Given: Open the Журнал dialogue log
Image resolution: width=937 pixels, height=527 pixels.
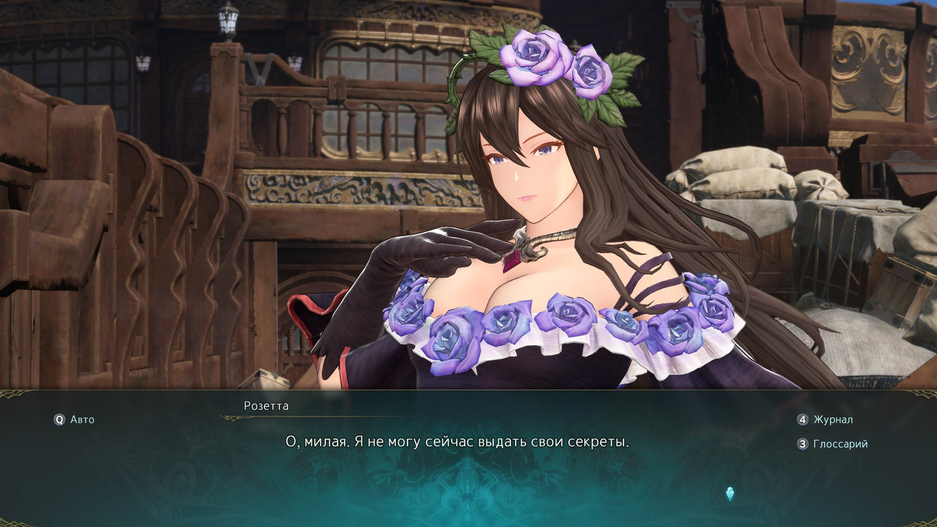Looking at the screenshot, I should 831,420.
